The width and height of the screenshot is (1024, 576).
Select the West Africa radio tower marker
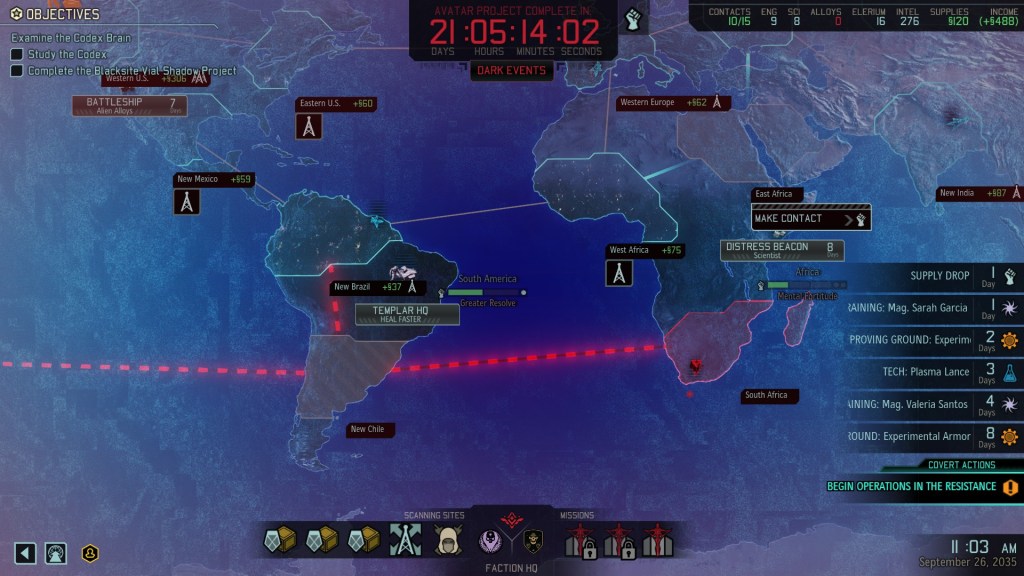tap(619, 272)
